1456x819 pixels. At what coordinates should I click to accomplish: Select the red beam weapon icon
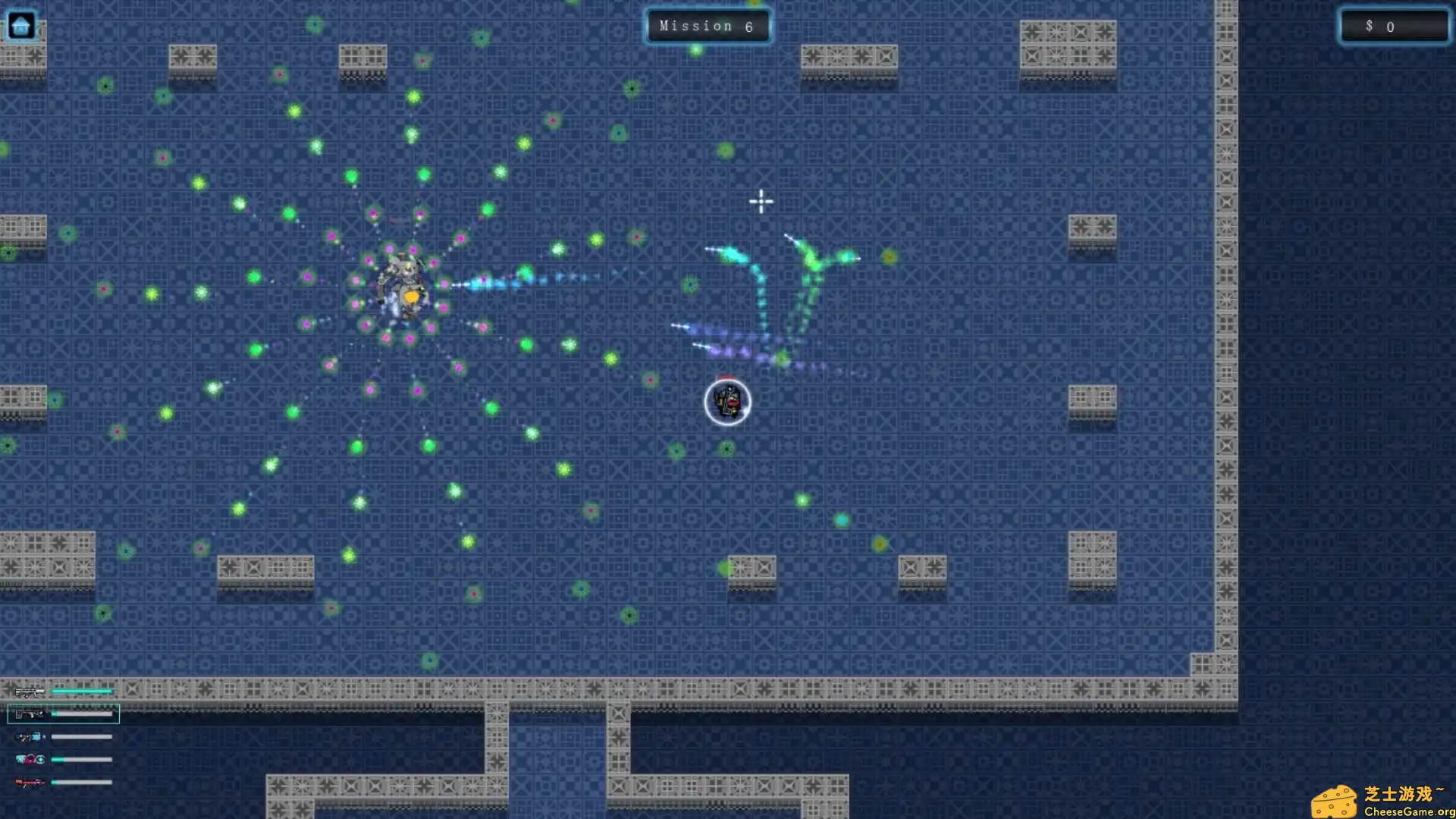pyautogui.click(x=29, y=782)
